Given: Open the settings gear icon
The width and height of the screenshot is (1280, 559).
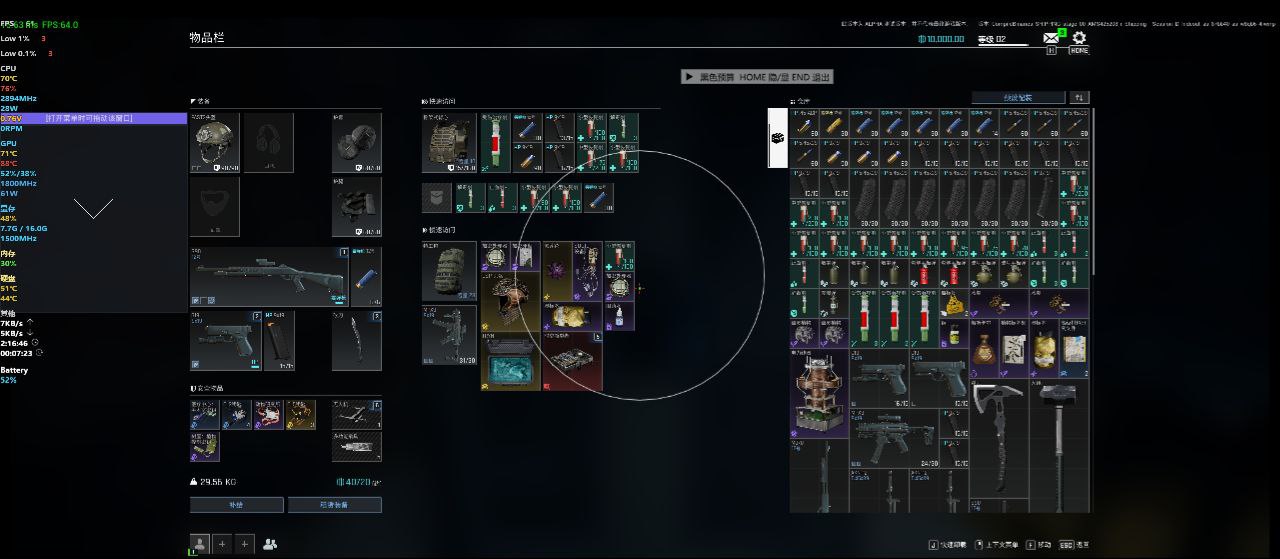Looking at the screenshot, I should [1079, 38].
